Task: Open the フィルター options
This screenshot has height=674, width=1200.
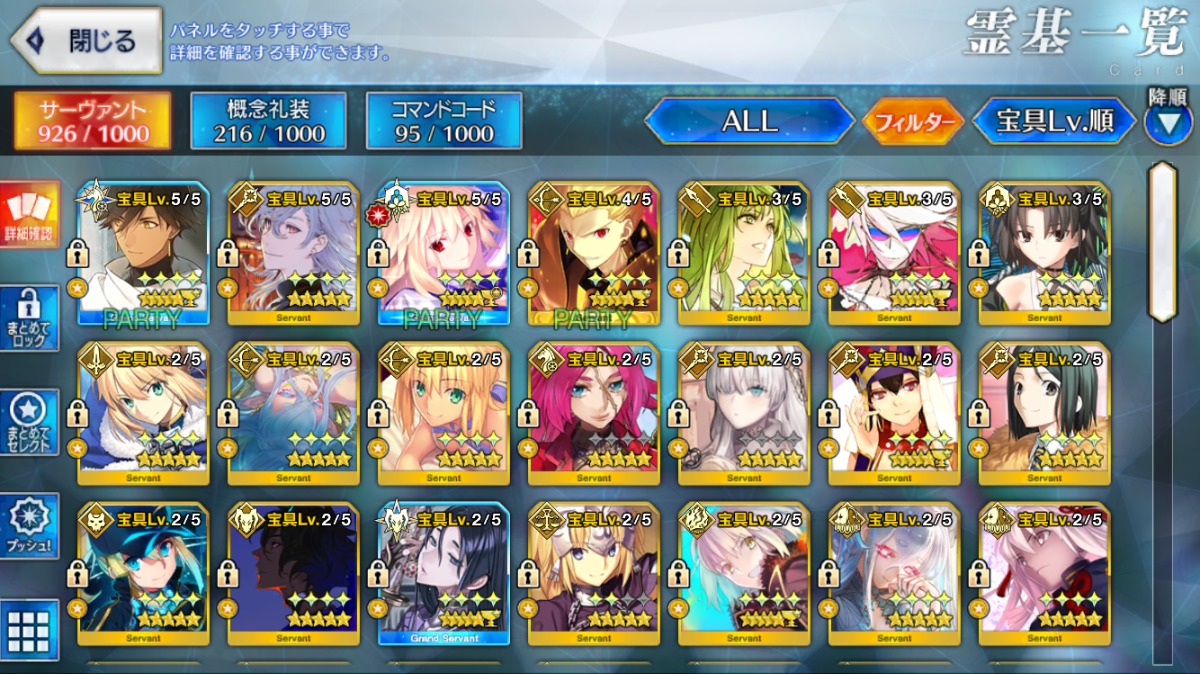Action: 912,122
